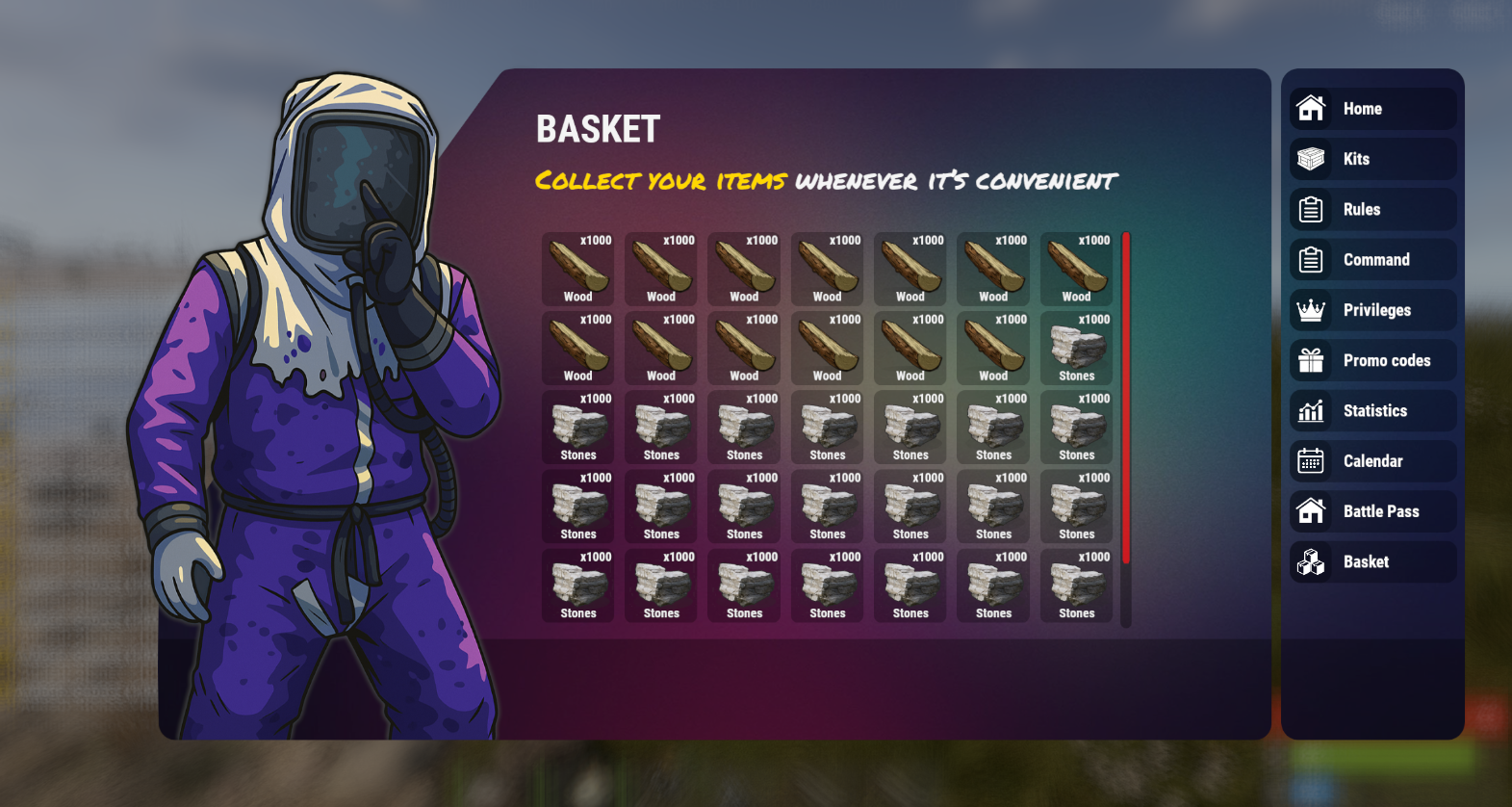Select the Battle Pass icon

(x=1311, y=511)
